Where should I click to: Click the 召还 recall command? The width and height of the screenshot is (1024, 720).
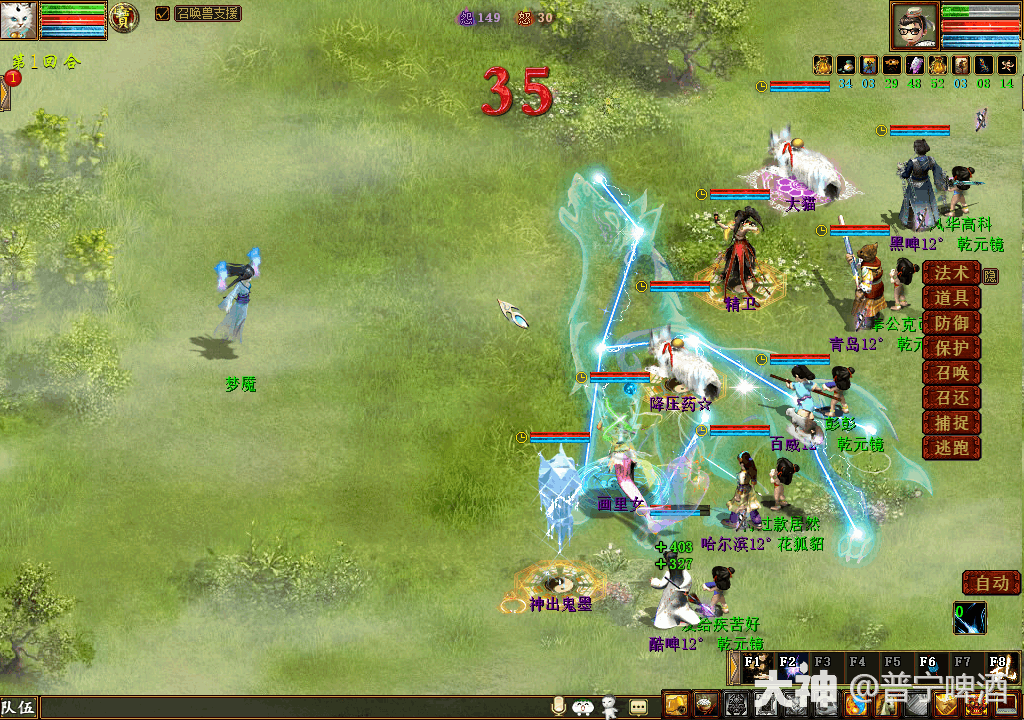(x=951, y=398)
